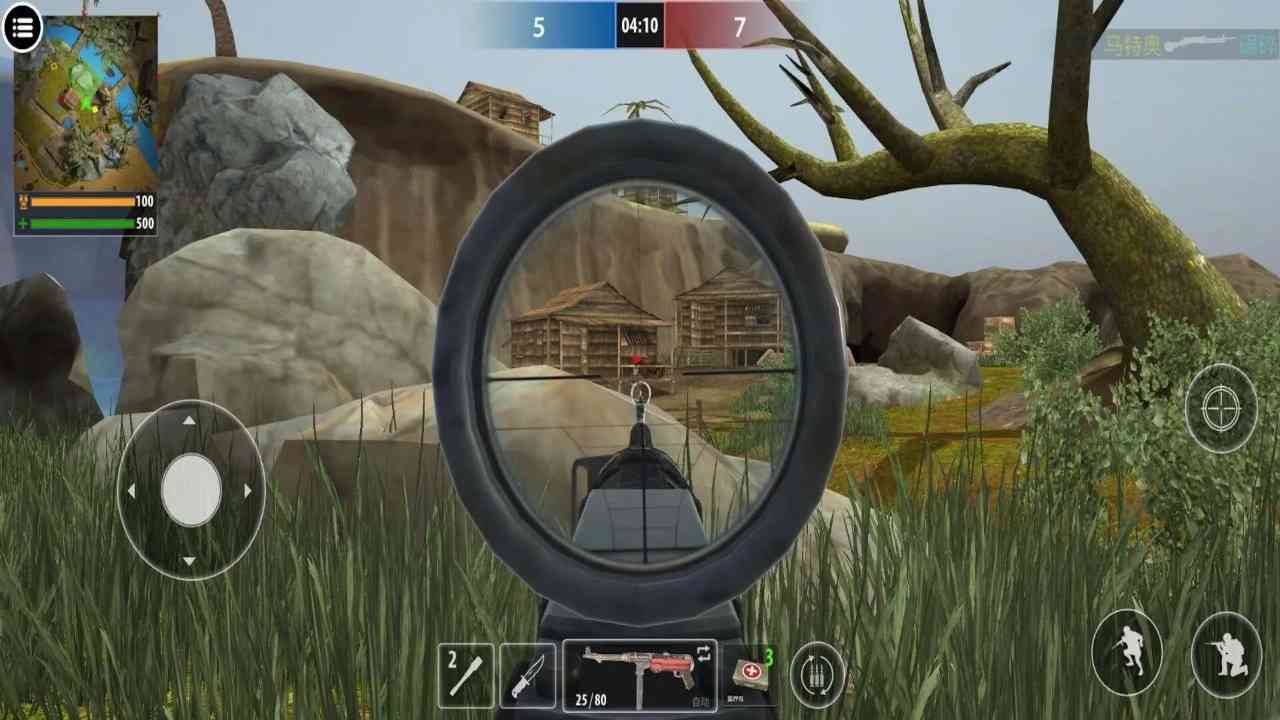Tap the virtual movement joystick

tap(190, 490)
